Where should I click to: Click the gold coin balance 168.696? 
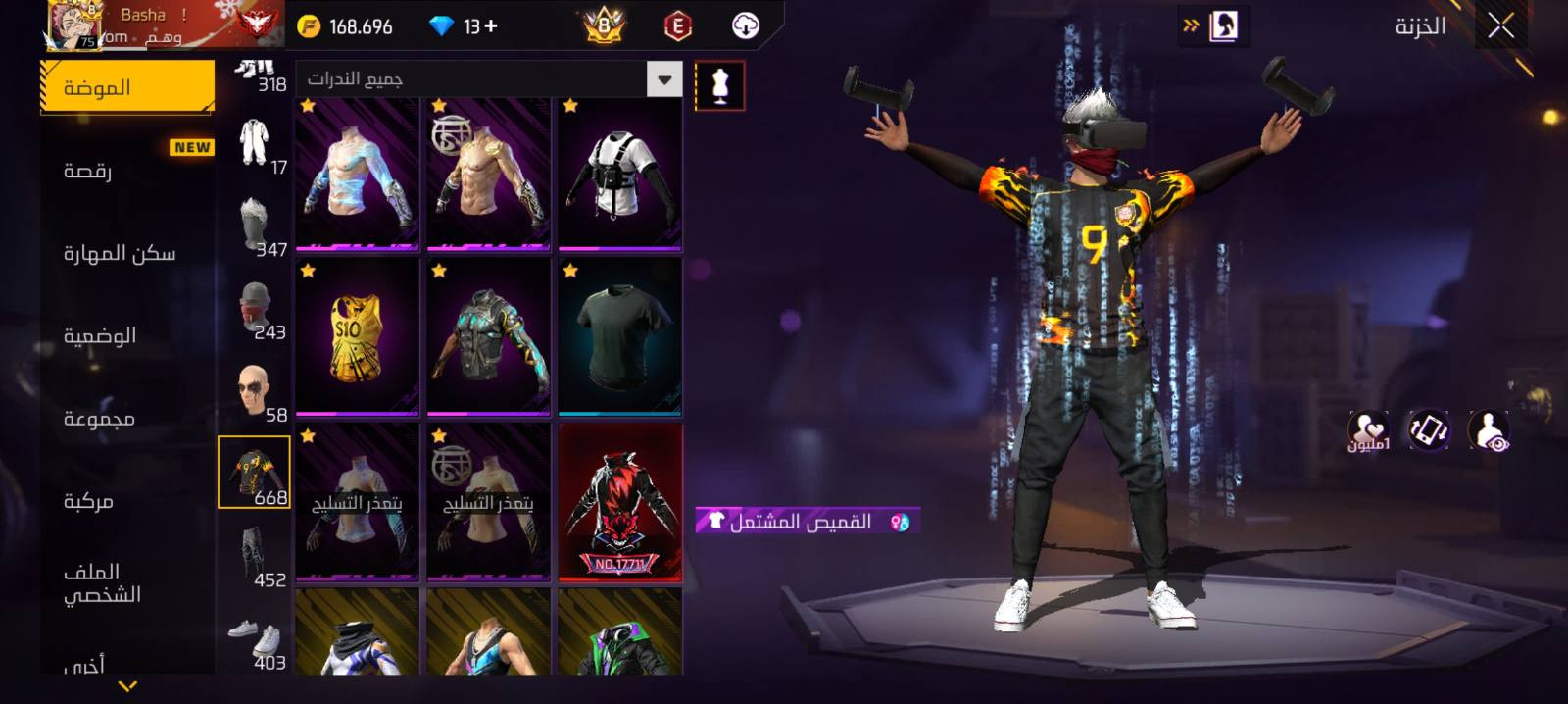[x=347, y=26]
